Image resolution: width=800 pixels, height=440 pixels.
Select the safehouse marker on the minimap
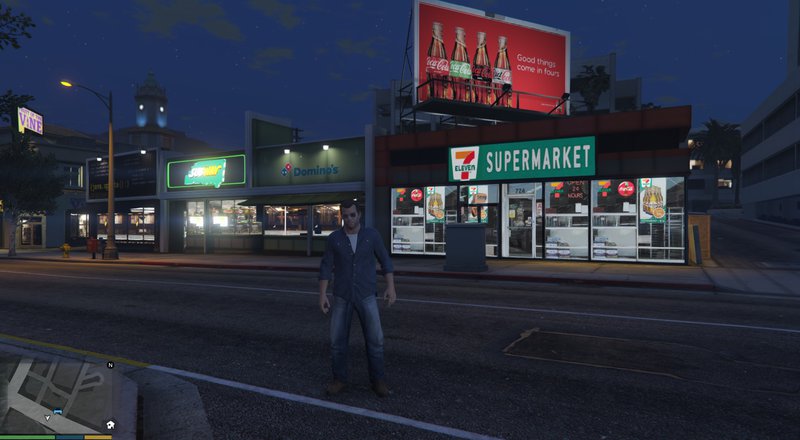click(x=109, y=425)
